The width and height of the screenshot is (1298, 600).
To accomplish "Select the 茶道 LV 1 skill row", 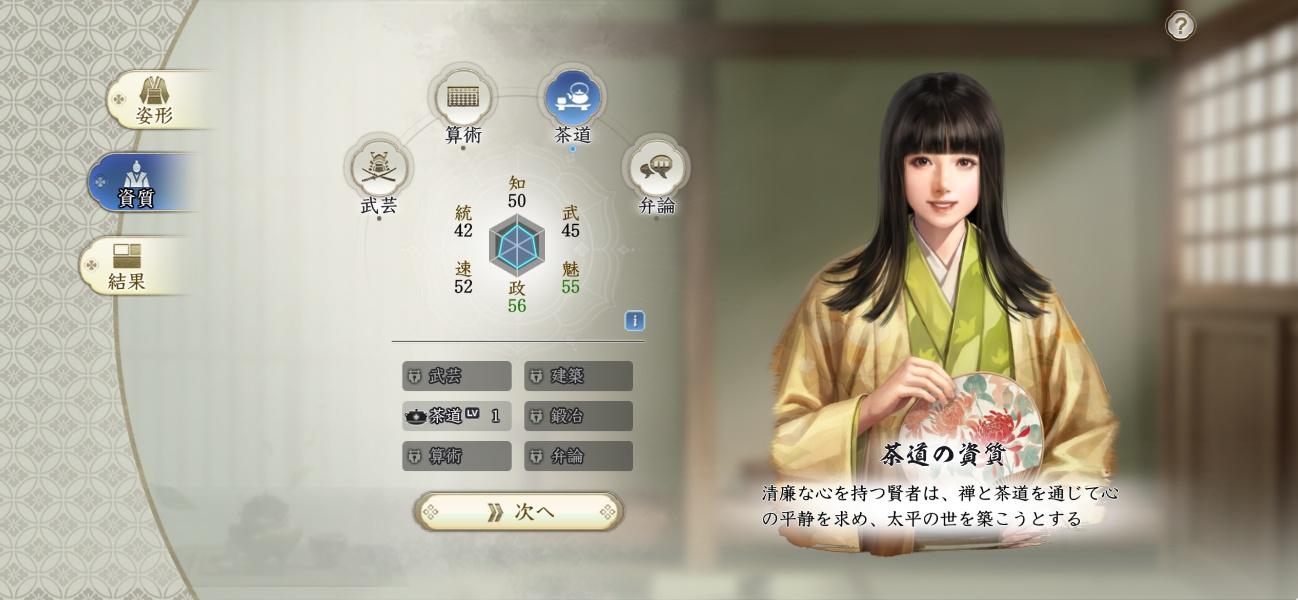I will (456, 416).
